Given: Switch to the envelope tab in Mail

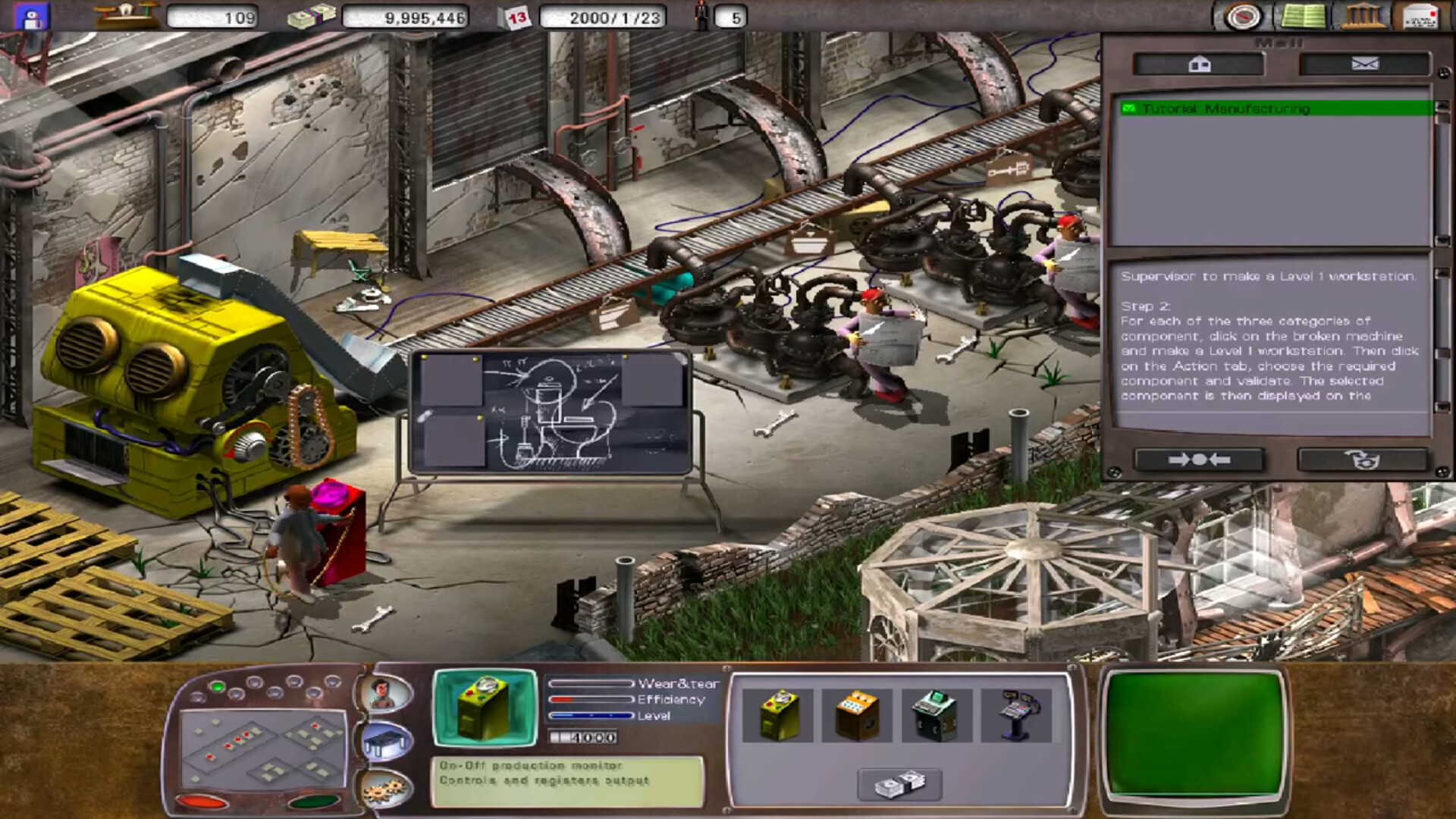Looking at the screenshot, I should point(1364,64).
